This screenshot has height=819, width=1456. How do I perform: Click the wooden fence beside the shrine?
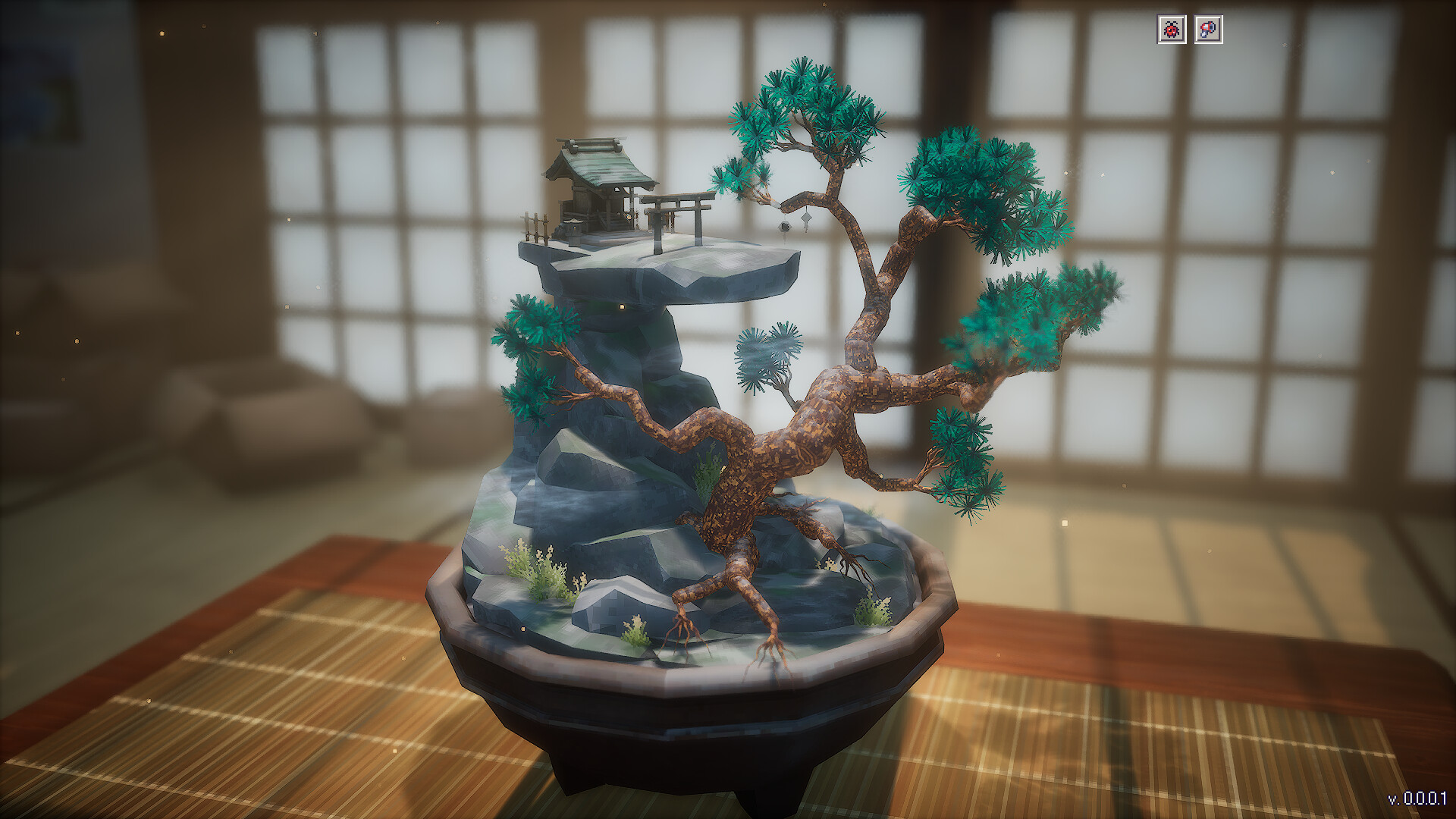point(536,225)
